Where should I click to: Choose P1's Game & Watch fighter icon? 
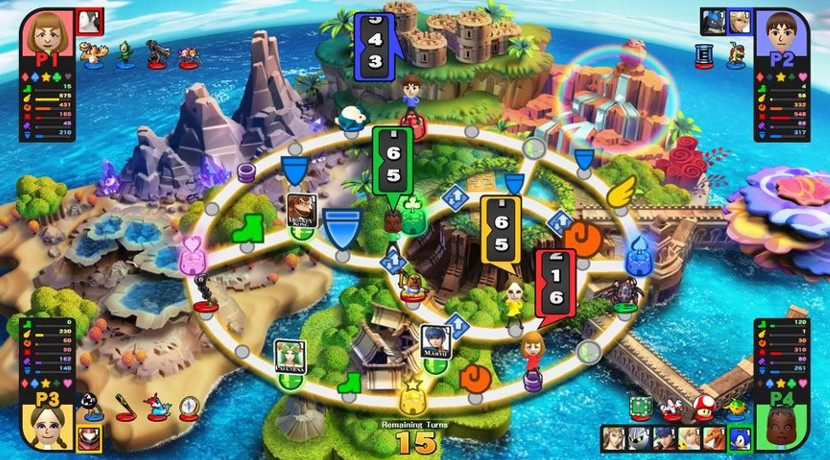tap(90, 20)
